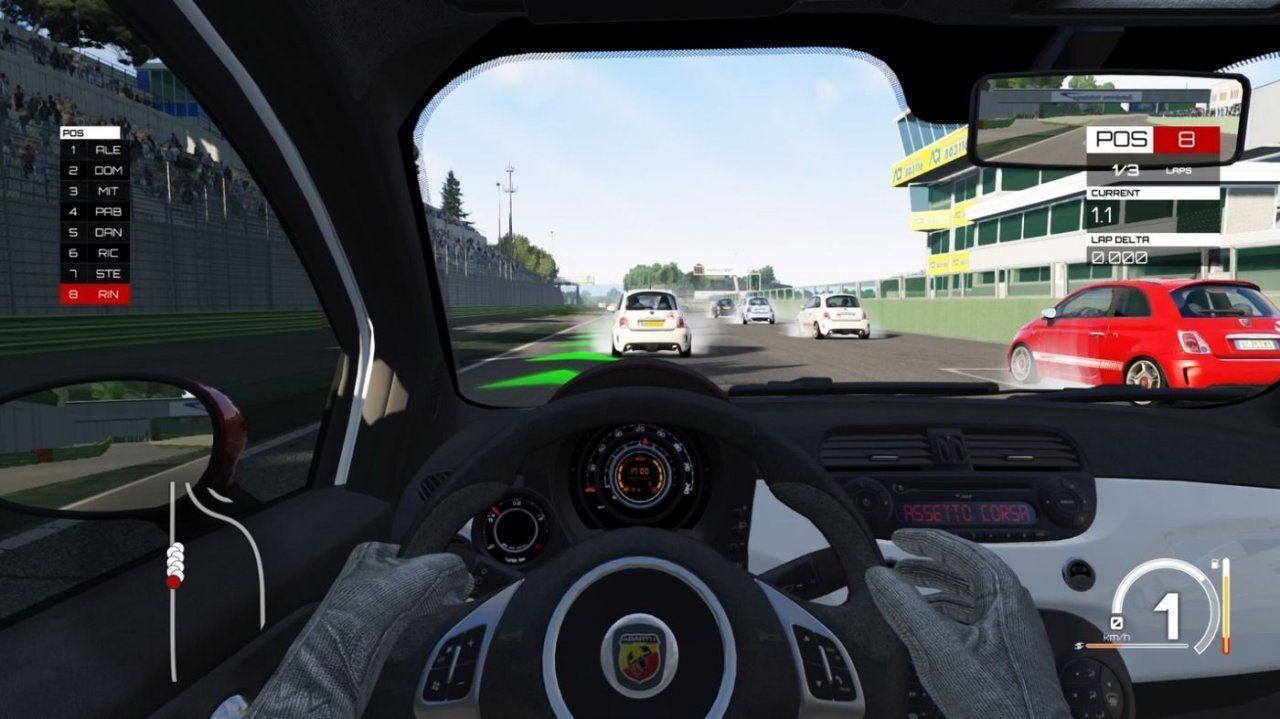Pick driver DAN in the standings

pyautogui.click(x=95, y=232)
